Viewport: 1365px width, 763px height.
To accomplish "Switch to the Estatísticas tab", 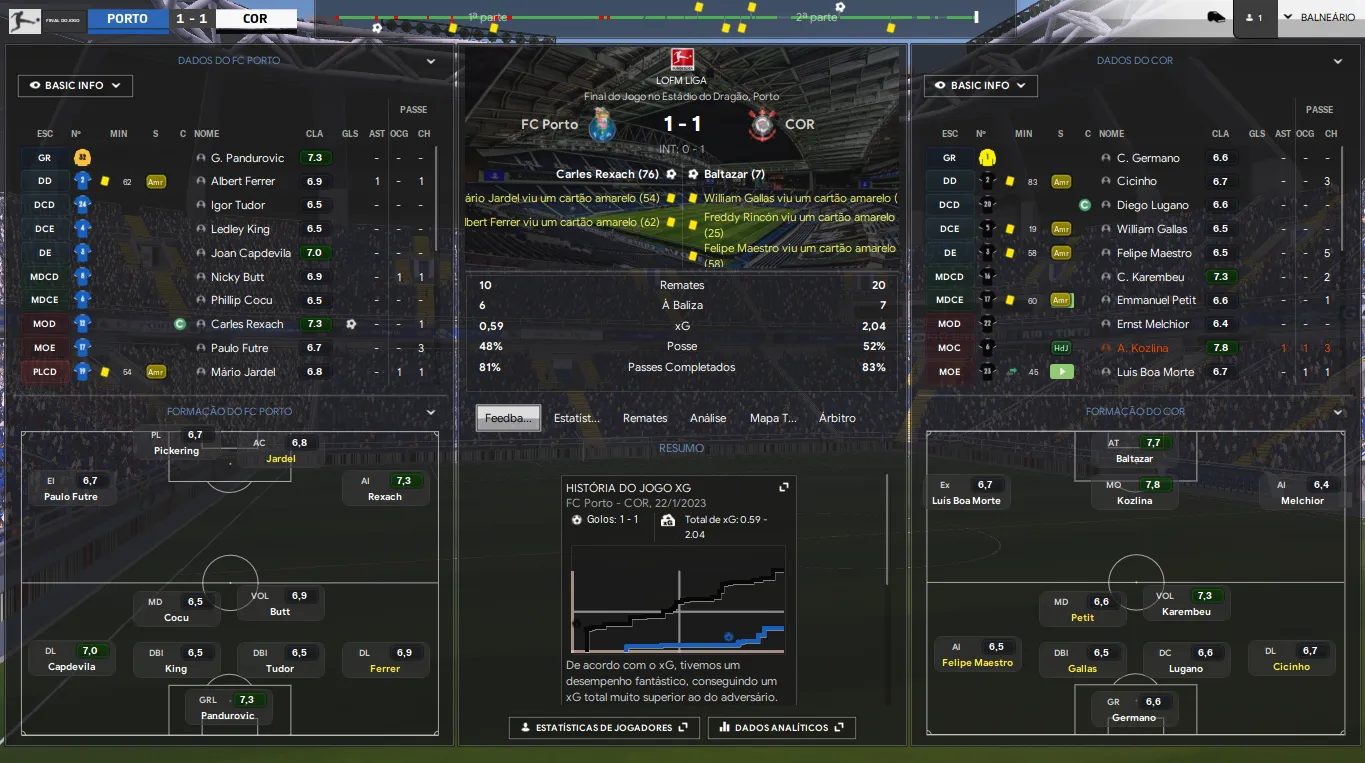I will pyautogui.click(x=577, y=418).
